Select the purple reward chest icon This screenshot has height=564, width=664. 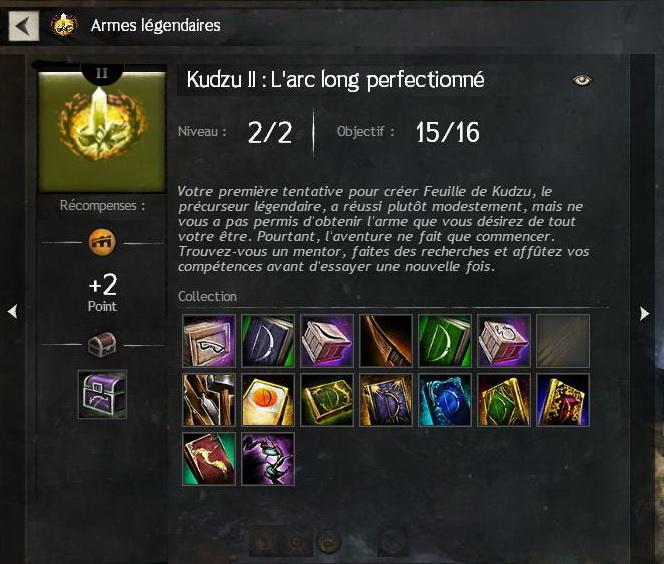point(102,393)
